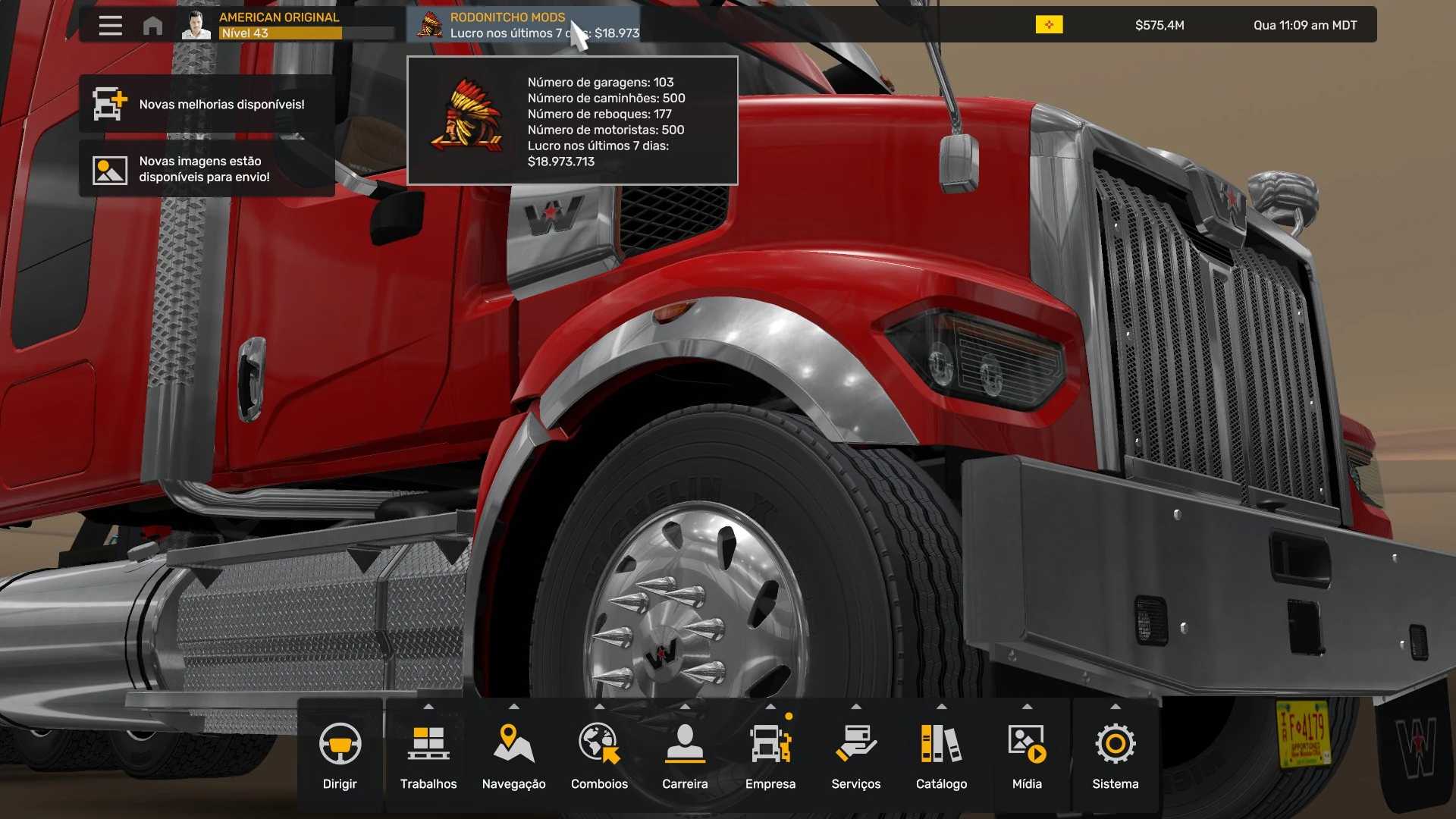
Task: Open the Carreira menu
Action: click(685, 755)
